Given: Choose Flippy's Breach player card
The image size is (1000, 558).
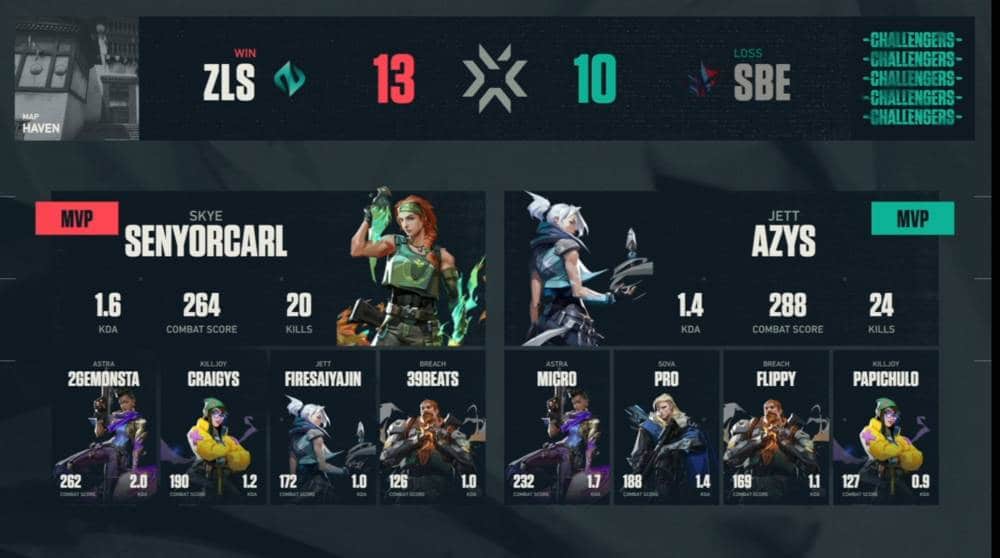Looking at the screenshot, I should click(x=775, y=427).
